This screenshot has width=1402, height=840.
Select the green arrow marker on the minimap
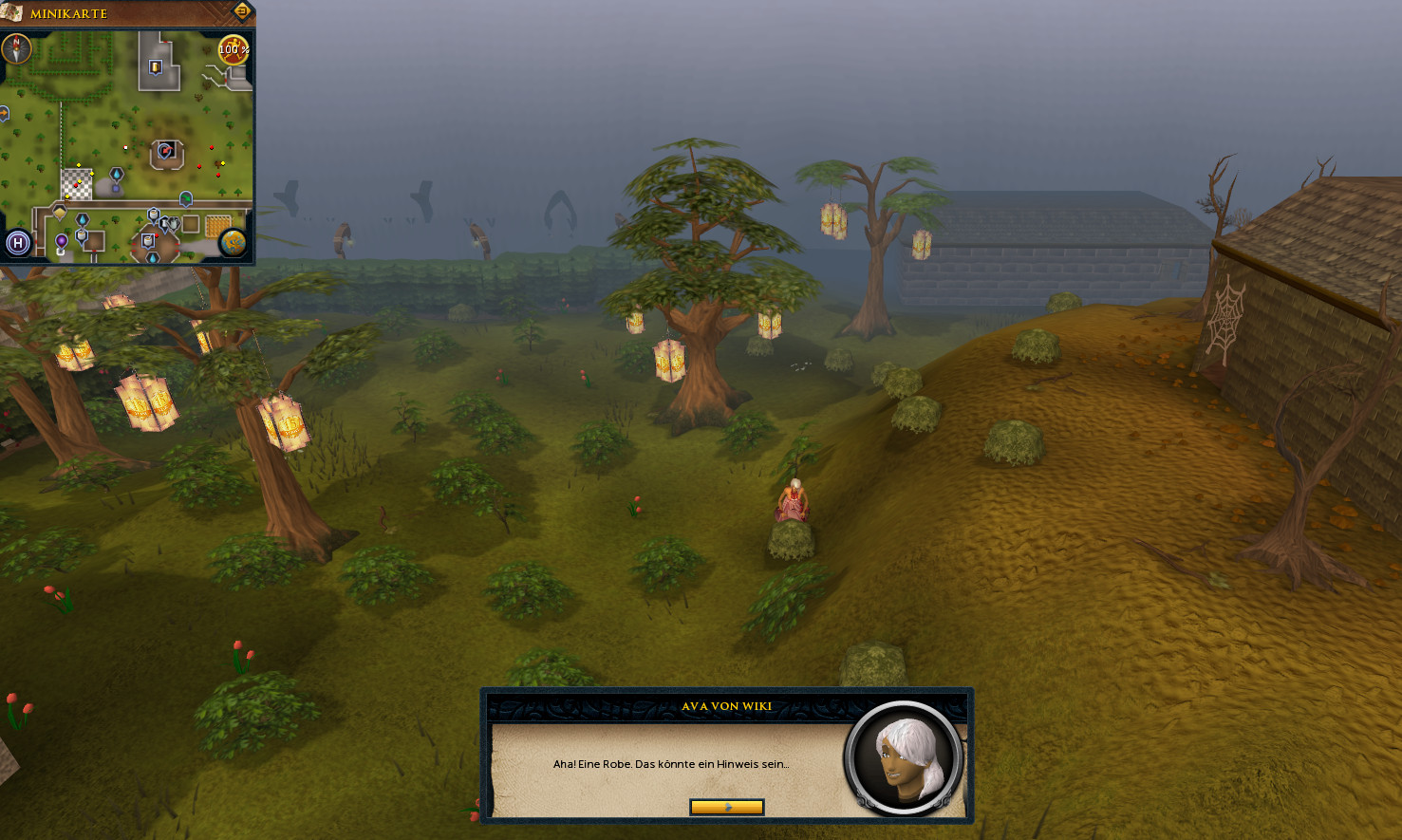pos(186,198)
